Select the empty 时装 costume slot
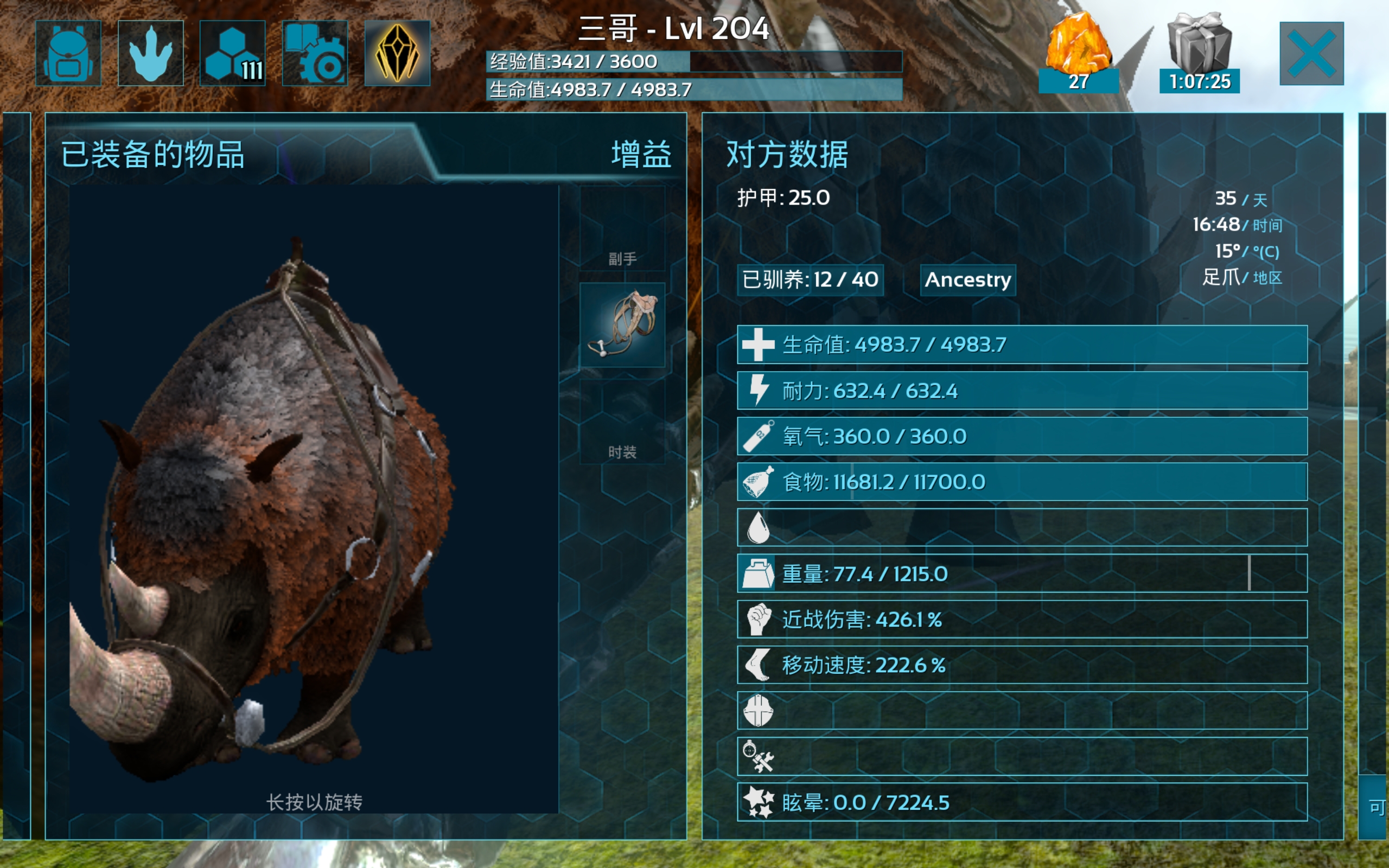 (x=622, y=423)
